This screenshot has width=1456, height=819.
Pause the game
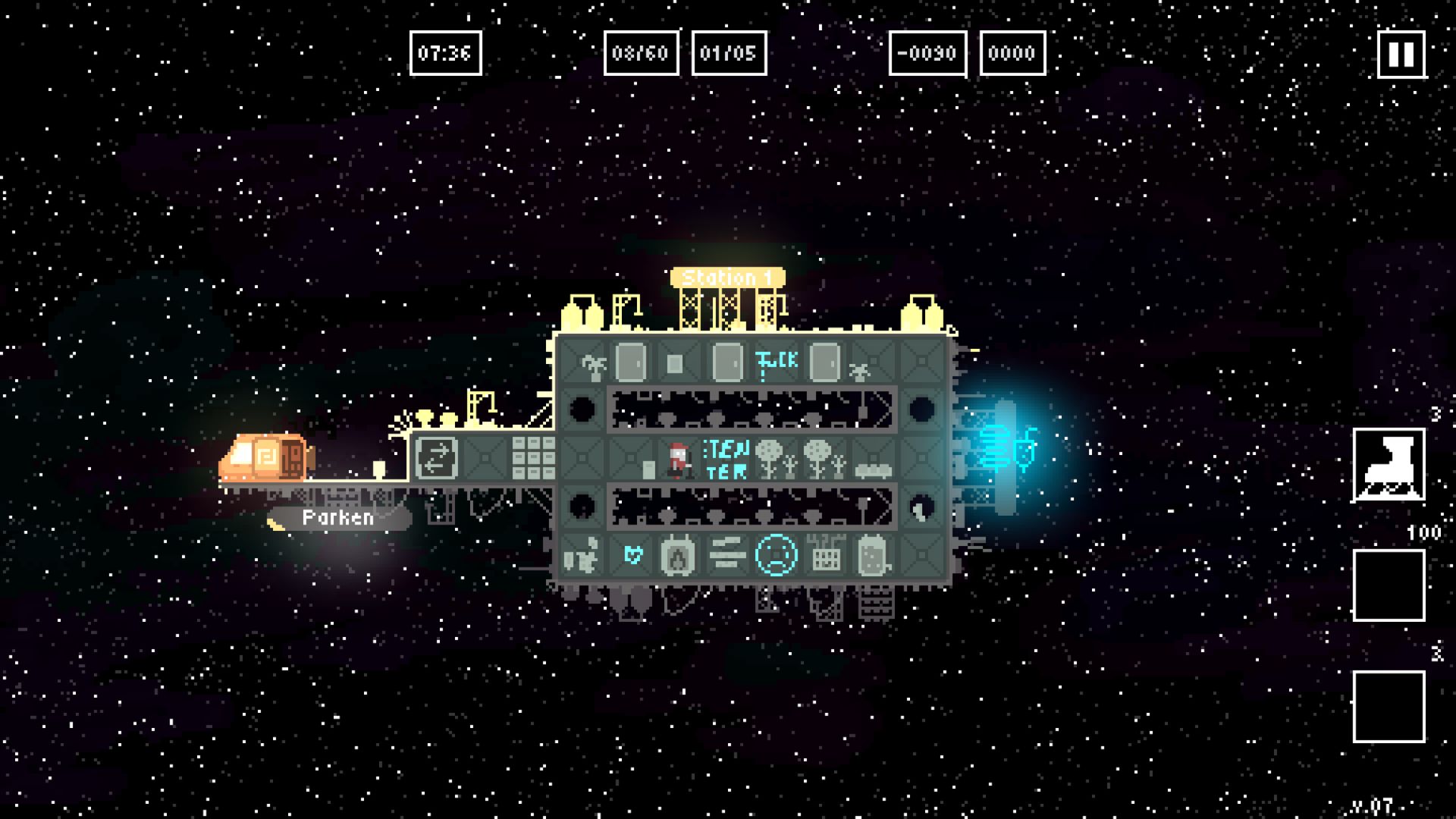tap(1401, 54)
